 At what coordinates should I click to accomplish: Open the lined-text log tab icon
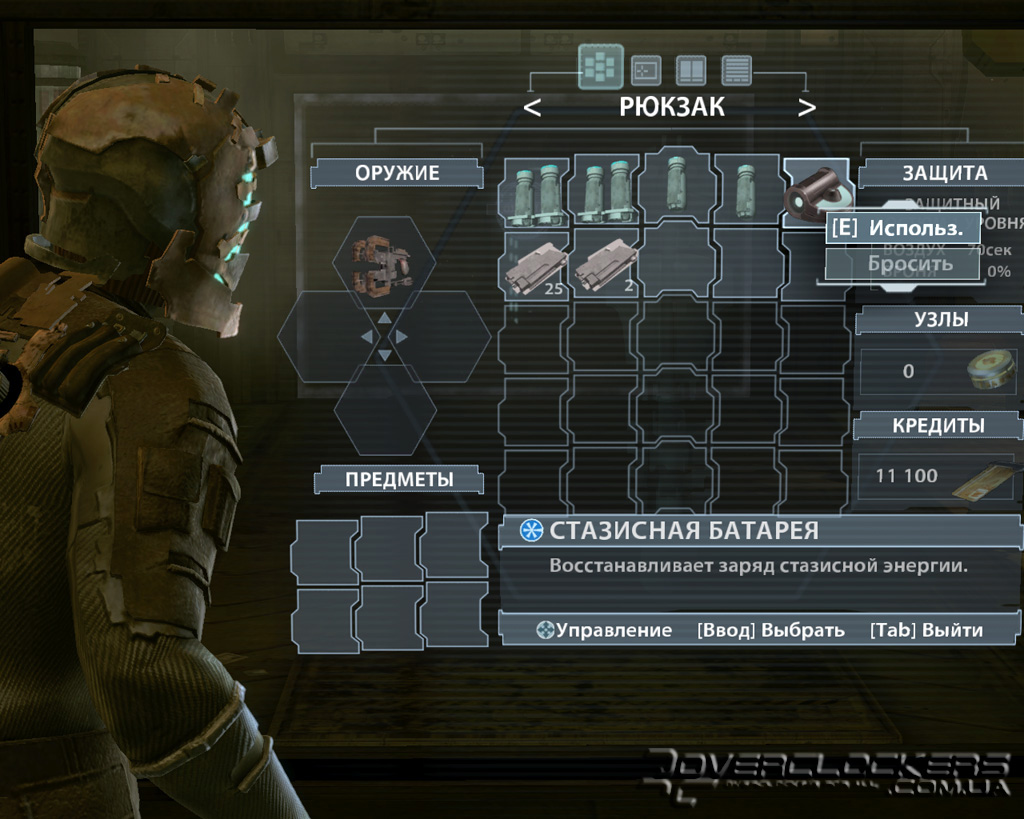(737, 69)
